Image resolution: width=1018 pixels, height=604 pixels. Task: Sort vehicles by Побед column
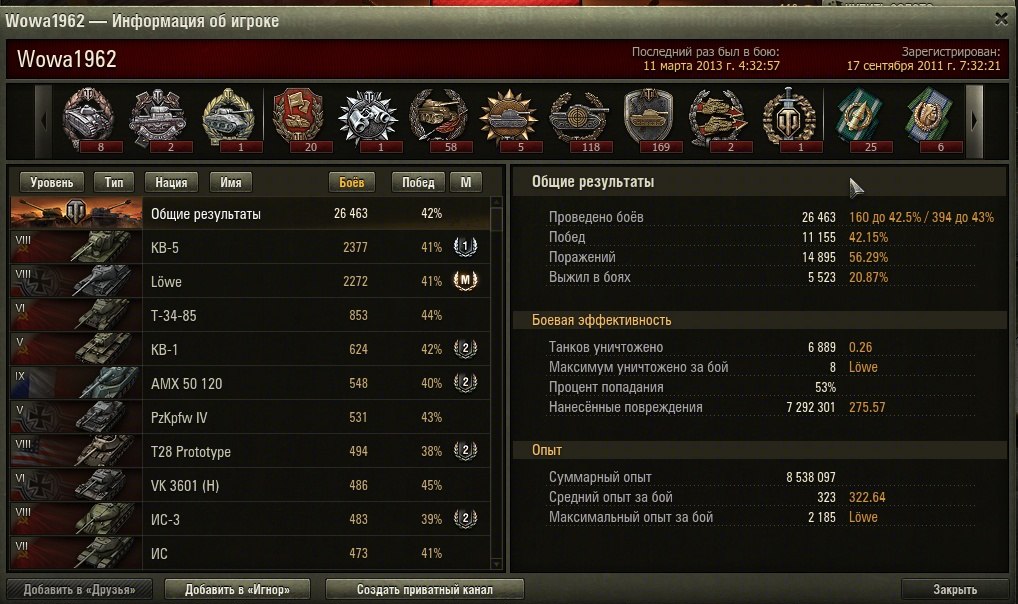419,182
